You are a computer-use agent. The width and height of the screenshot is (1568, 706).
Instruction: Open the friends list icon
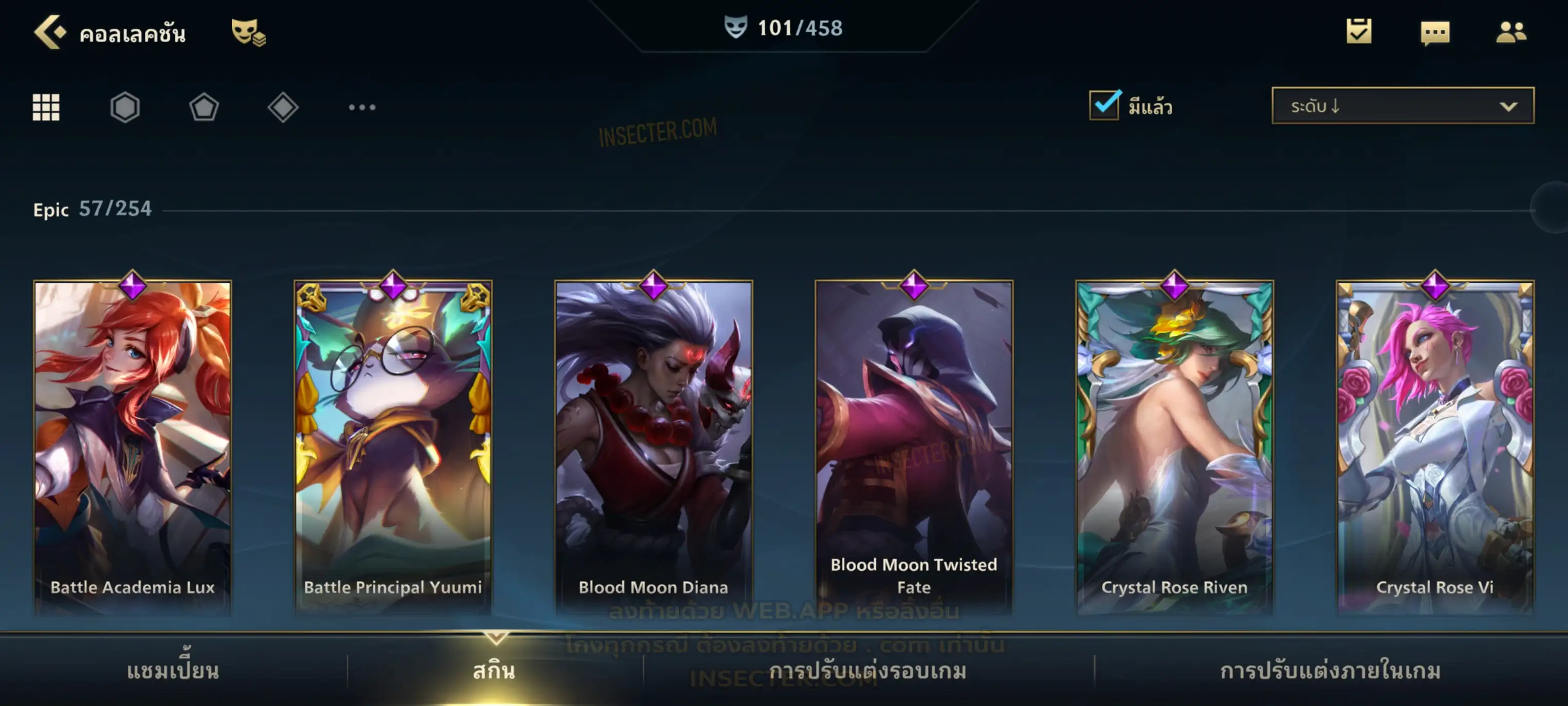[1510, 32]
